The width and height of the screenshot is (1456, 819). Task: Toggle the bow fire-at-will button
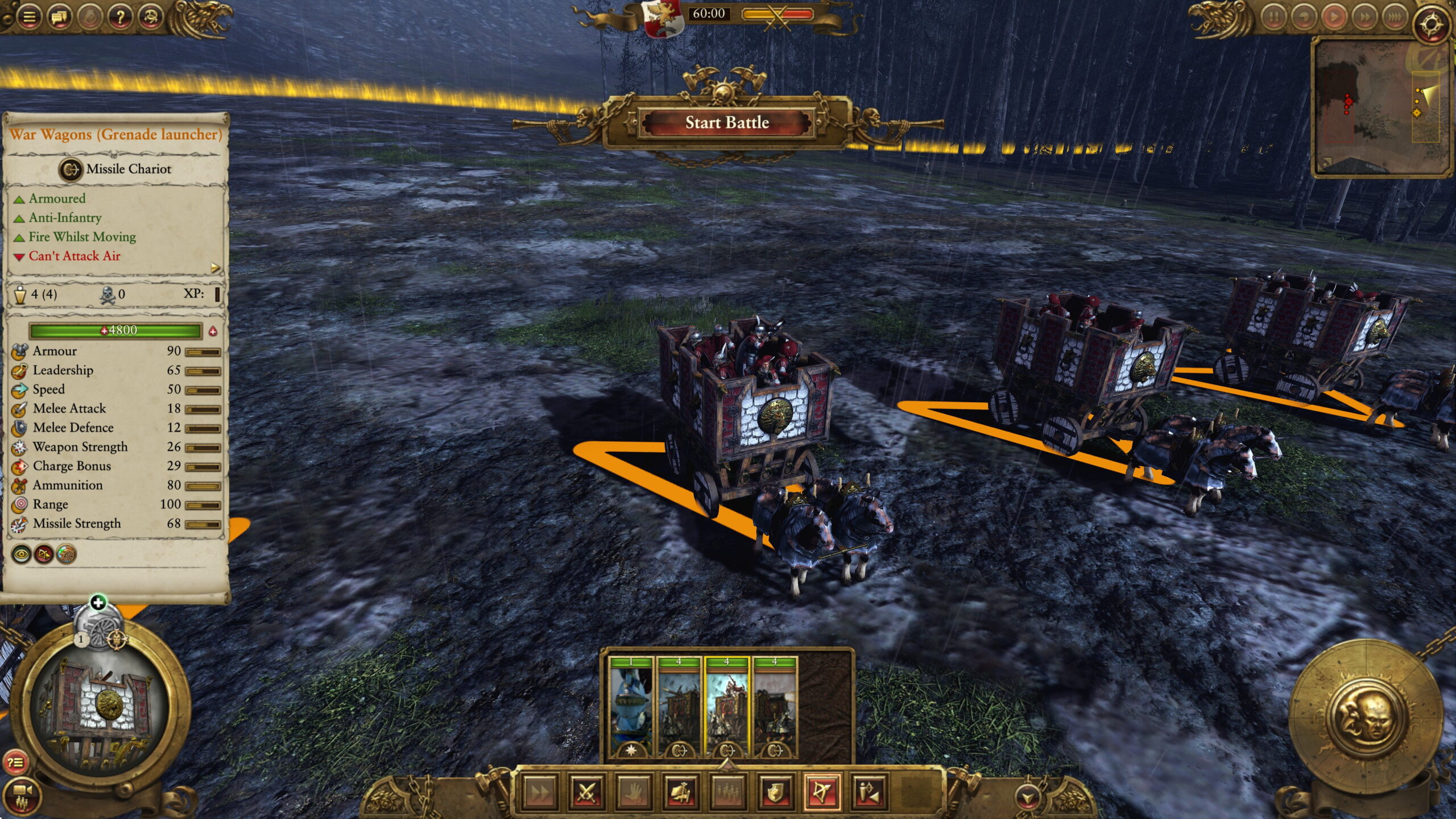pos(823,791)
